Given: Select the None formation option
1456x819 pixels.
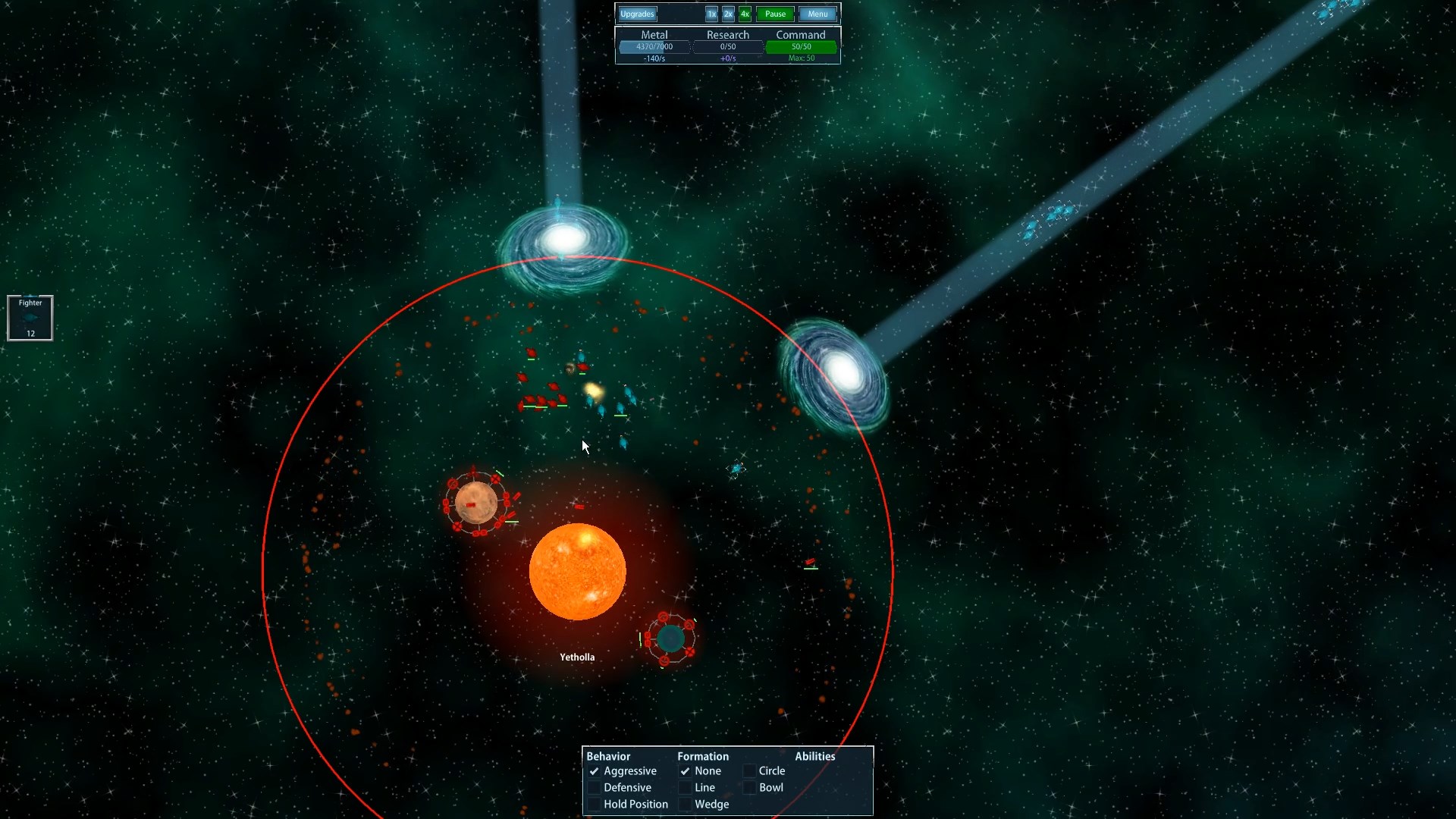Looking at the screenshot, I should coord(686,771).
